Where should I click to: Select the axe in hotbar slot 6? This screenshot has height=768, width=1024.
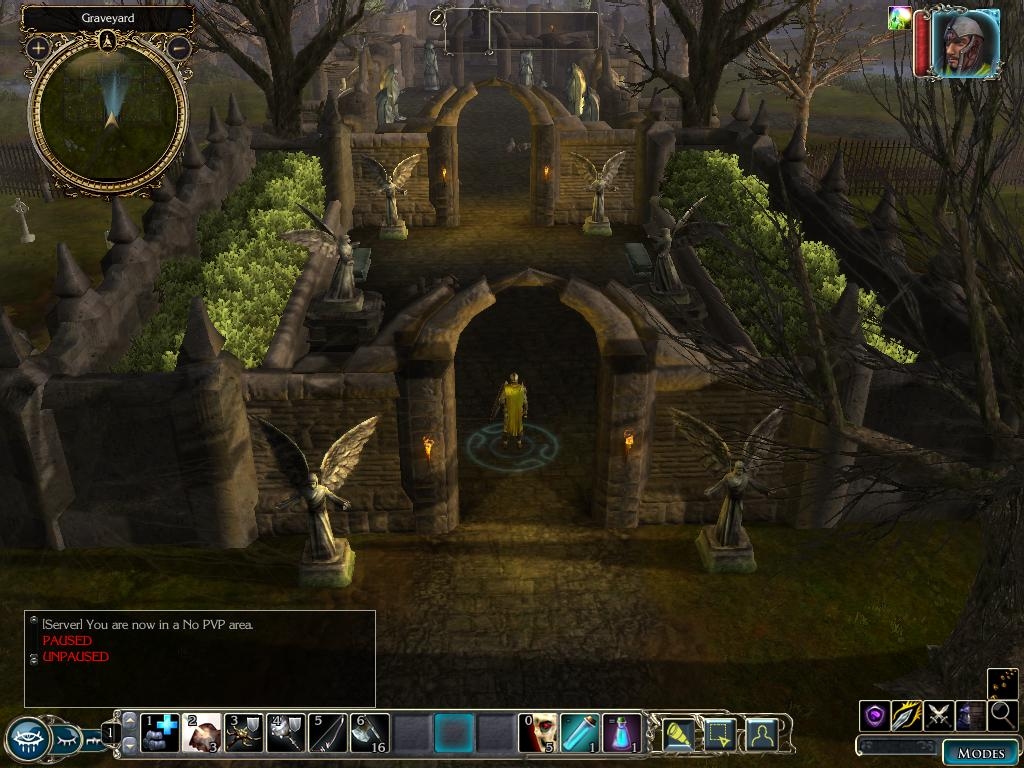coord(370,733)
